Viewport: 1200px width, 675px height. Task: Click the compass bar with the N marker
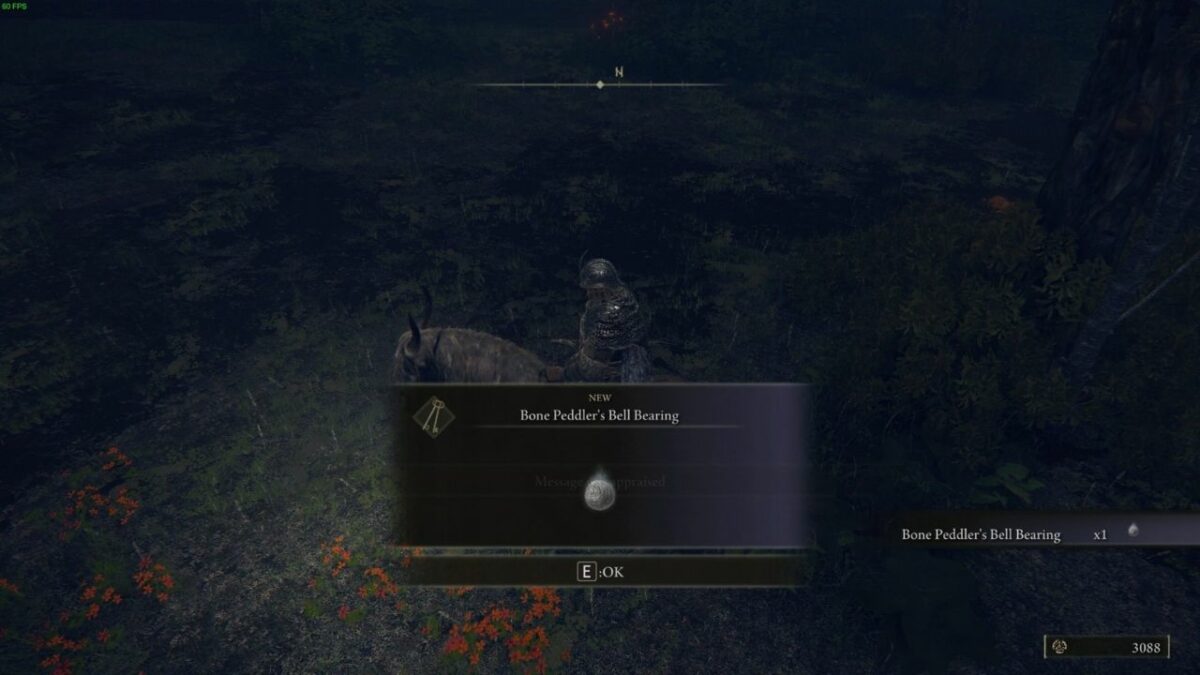600,84
